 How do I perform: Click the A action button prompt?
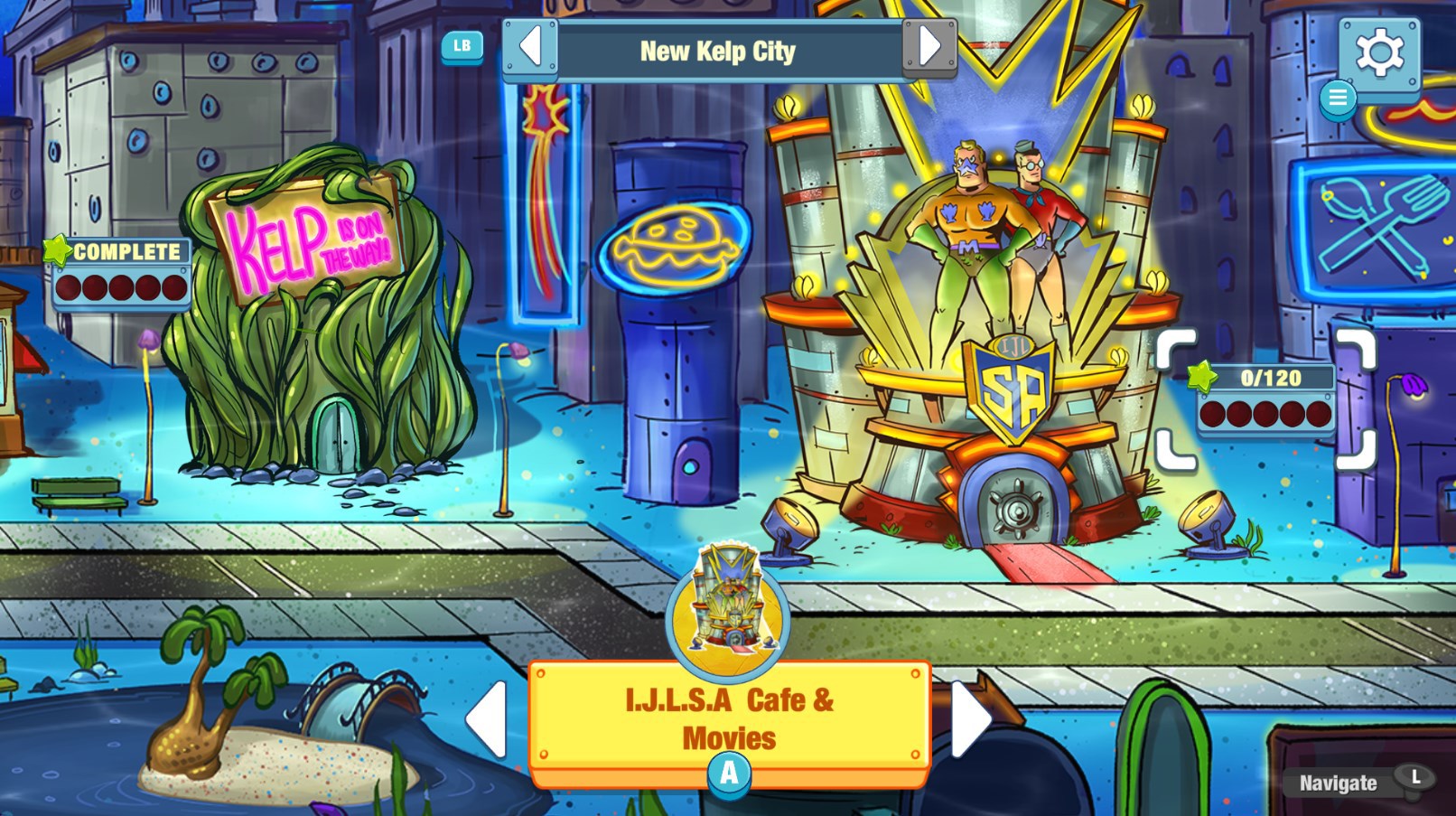point(728,773)
